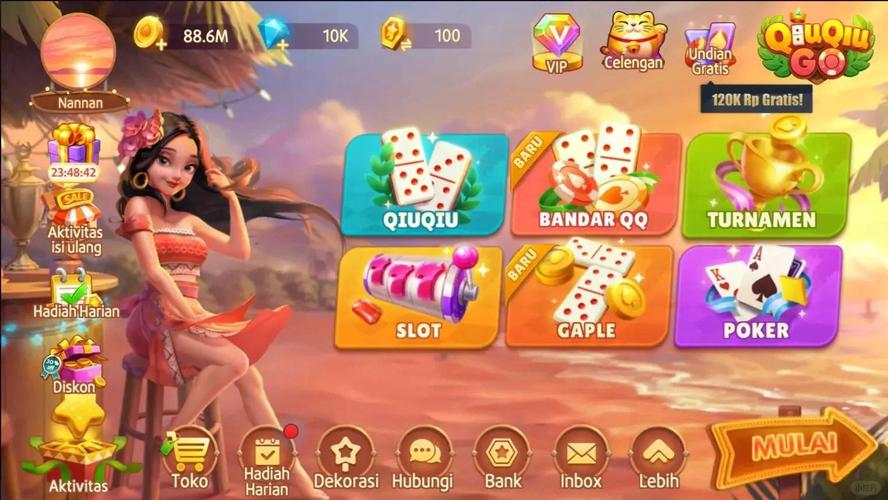The height and width of the screenshot is (500, 888).
Task: Open the Toko shop cart
Action: (189, 459)
